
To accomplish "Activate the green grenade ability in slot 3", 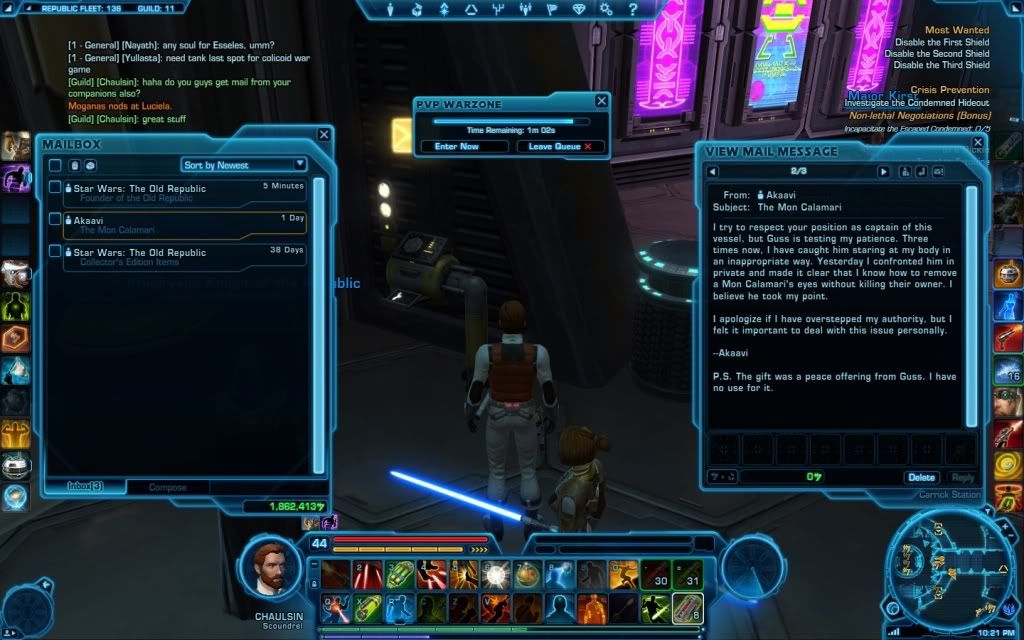I will pos(399,574).
